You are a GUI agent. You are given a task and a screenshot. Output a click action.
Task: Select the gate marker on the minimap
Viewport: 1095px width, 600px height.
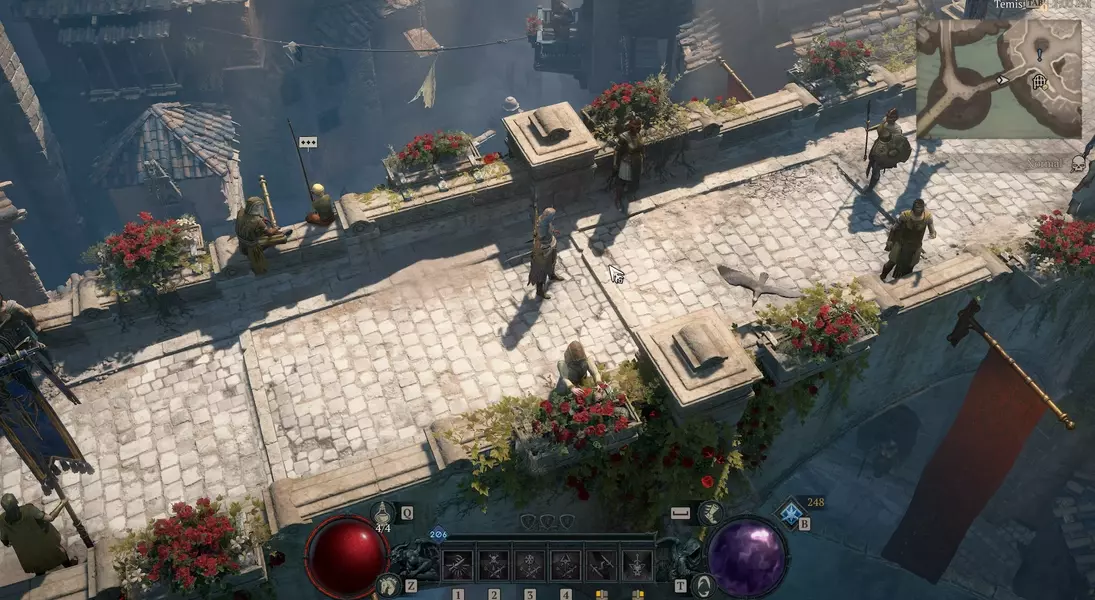(x=1040, y=82)
